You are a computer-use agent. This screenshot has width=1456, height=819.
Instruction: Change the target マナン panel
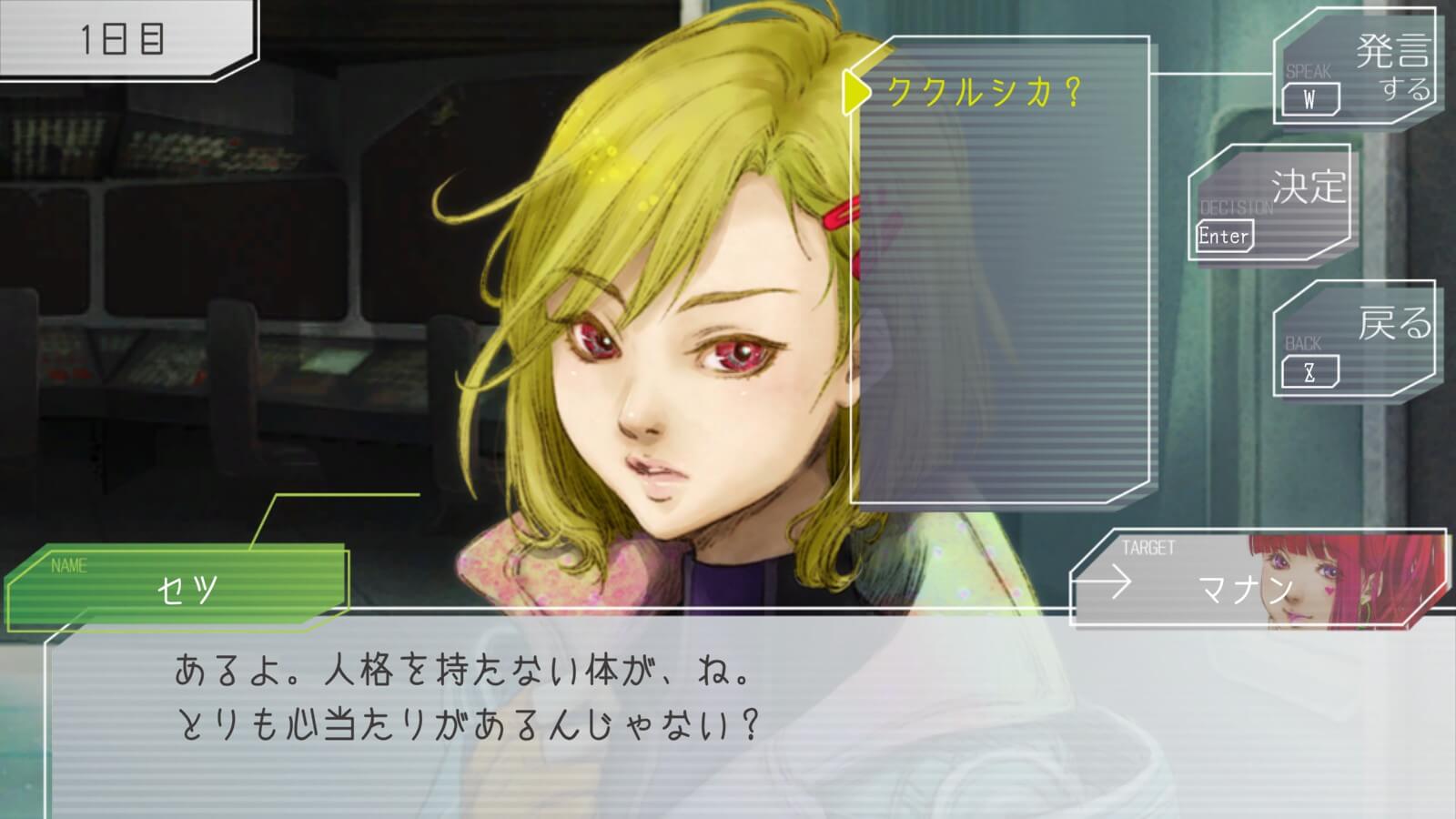point(1258,580)
